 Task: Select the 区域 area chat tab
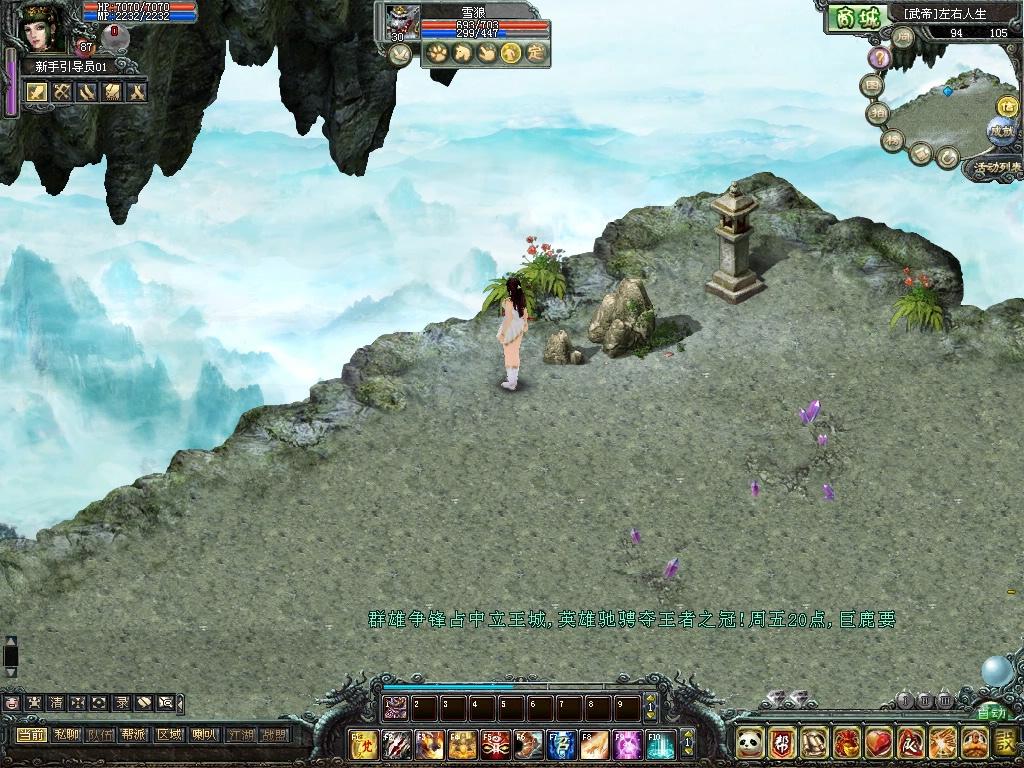(169, 734)
